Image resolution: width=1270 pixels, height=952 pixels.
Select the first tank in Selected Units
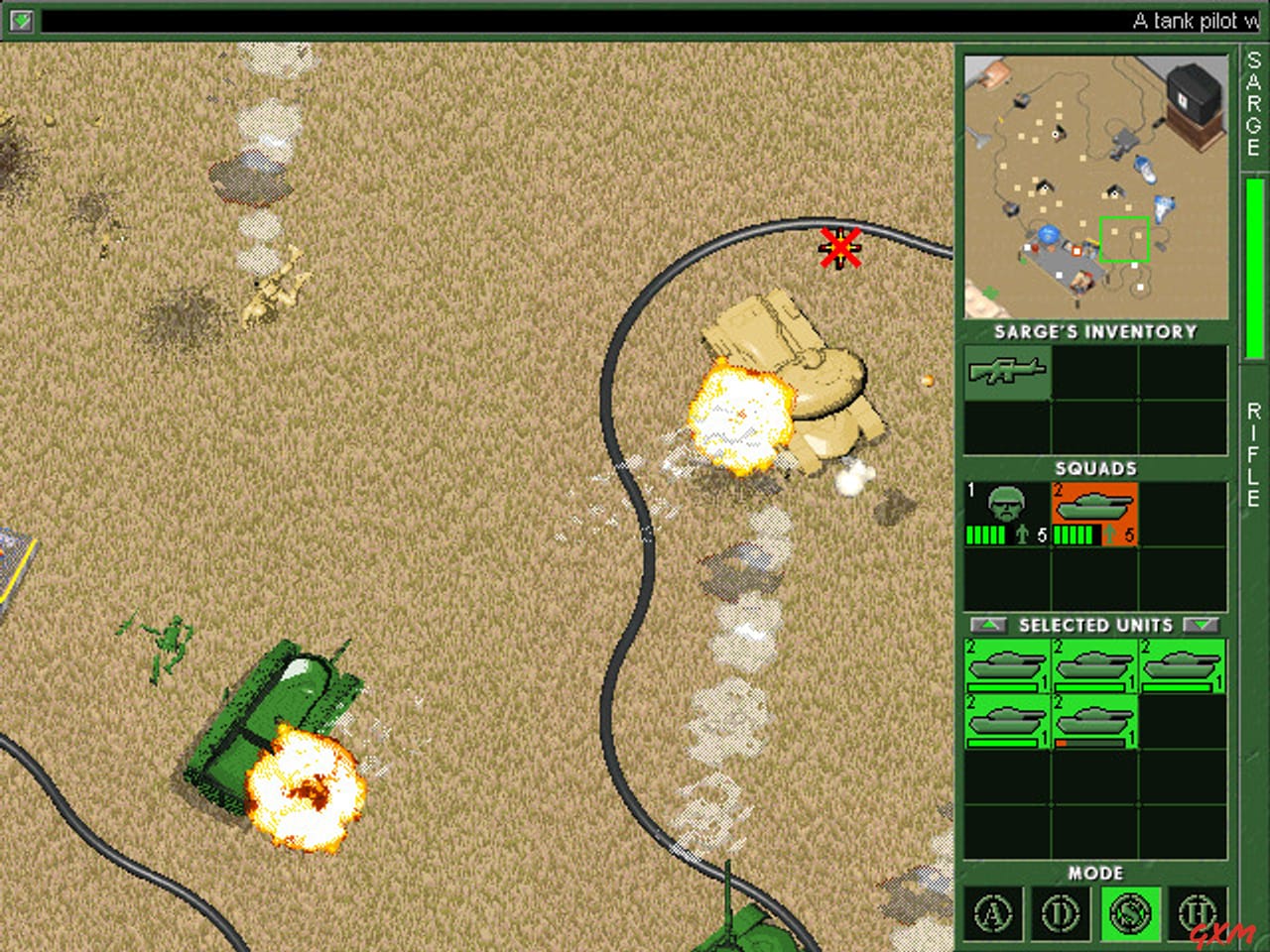[x=1005, y=666]
